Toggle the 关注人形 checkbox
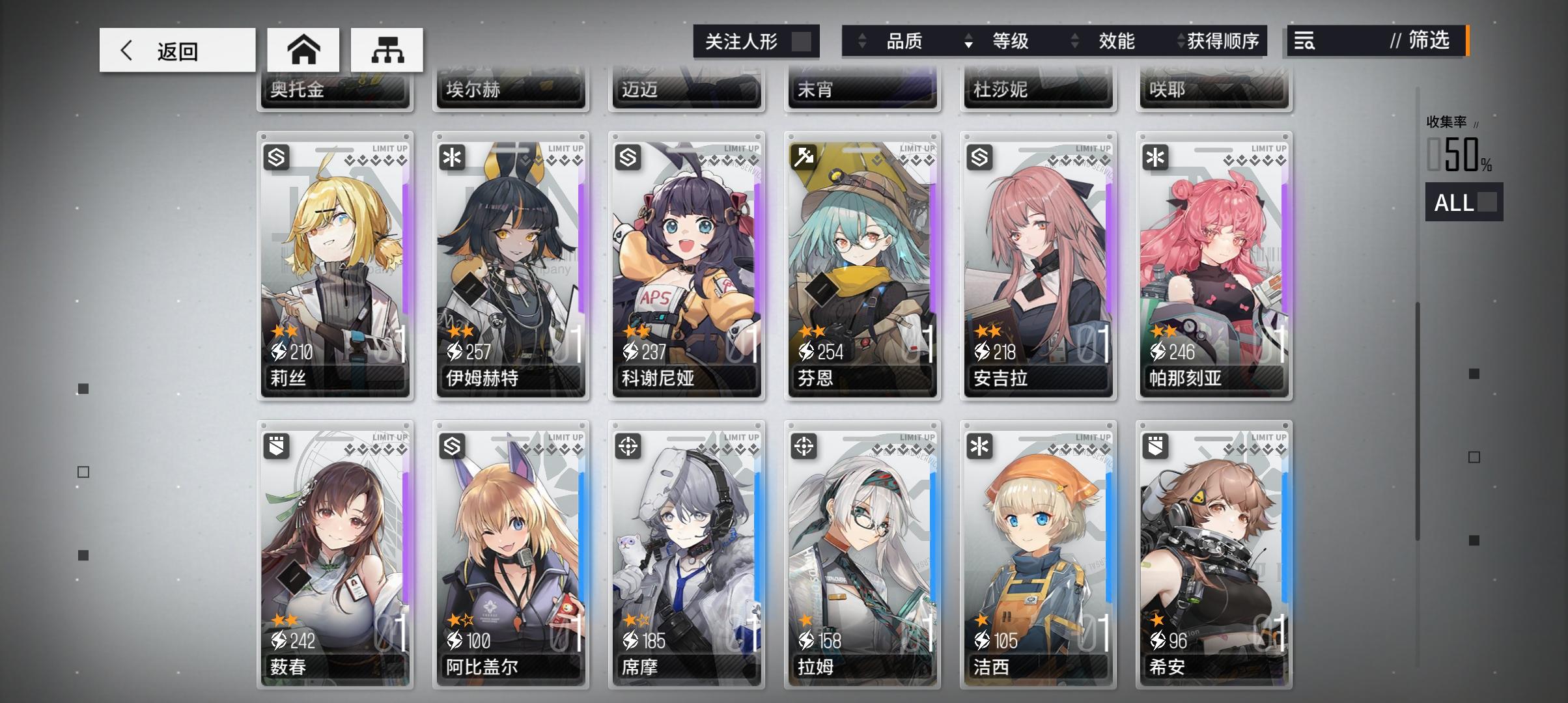 pyautogui.click(x=803, y=40)
